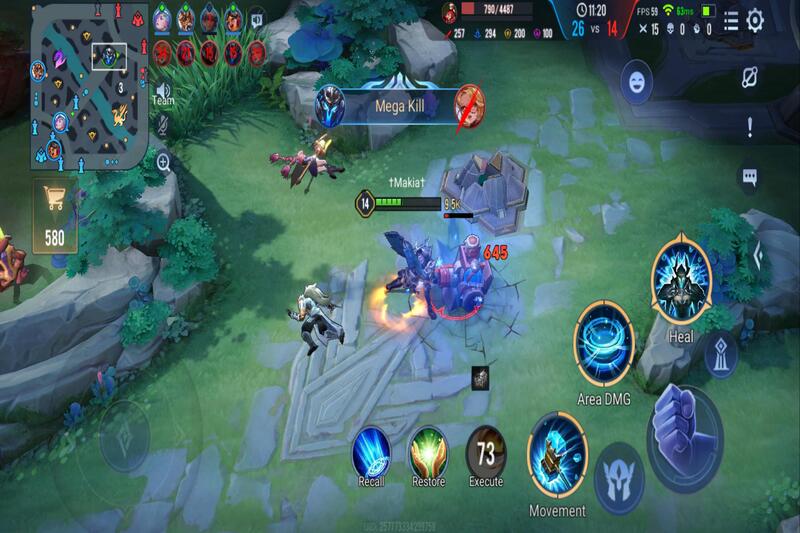Open the settings gear
Screen dimensions: 800x533
[x=756, y=20]
